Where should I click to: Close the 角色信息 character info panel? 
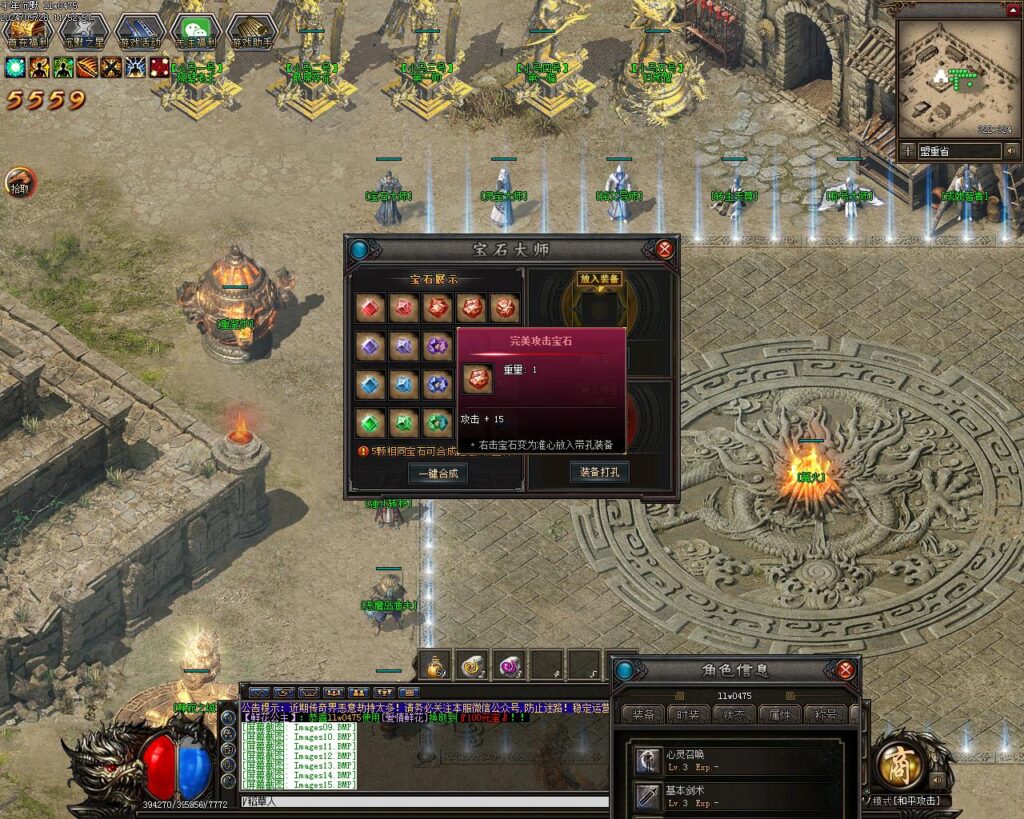846,670
